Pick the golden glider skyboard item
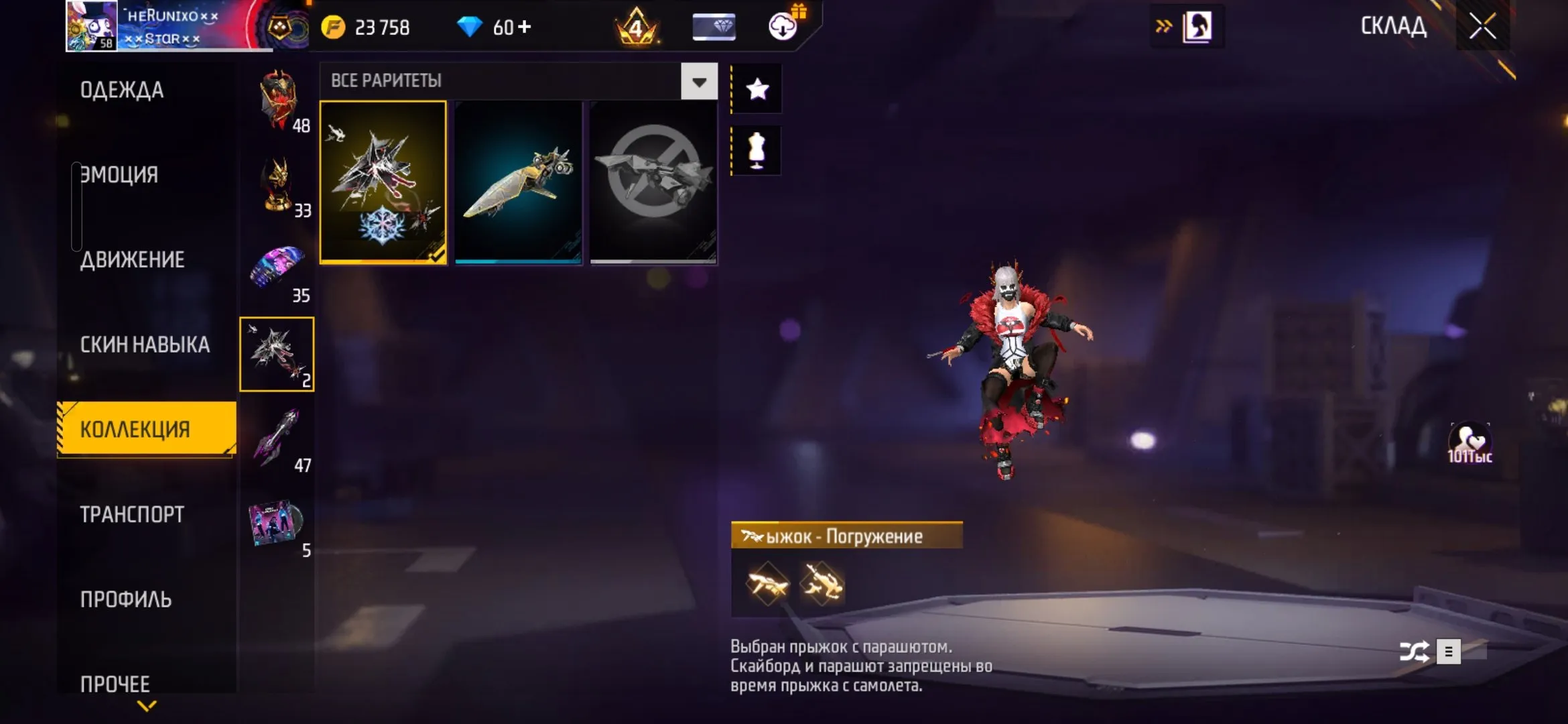The image size is (1568, 724). coord(518,182)
